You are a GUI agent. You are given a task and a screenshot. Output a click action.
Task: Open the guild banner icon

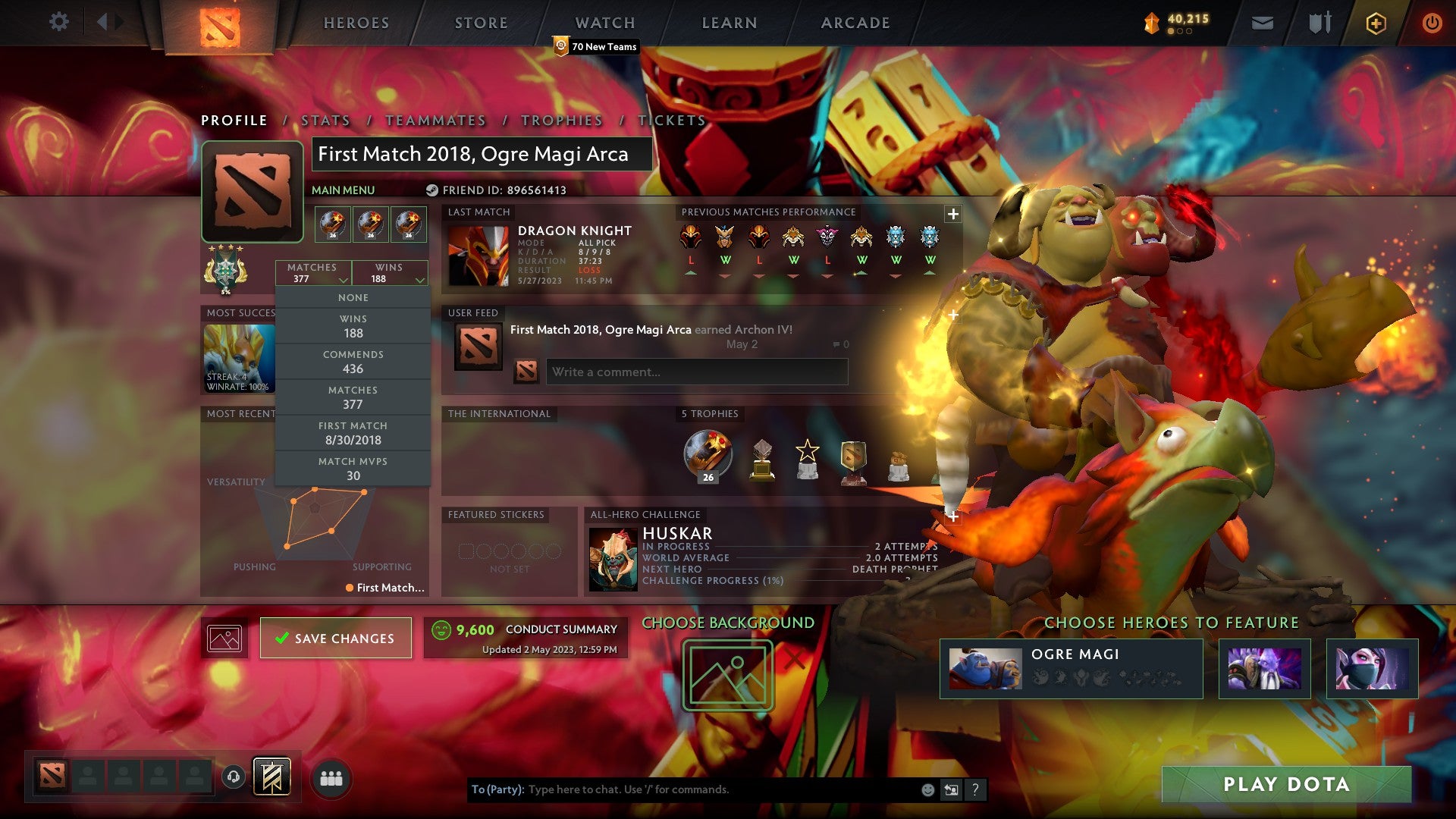click(x=271, y=775)
